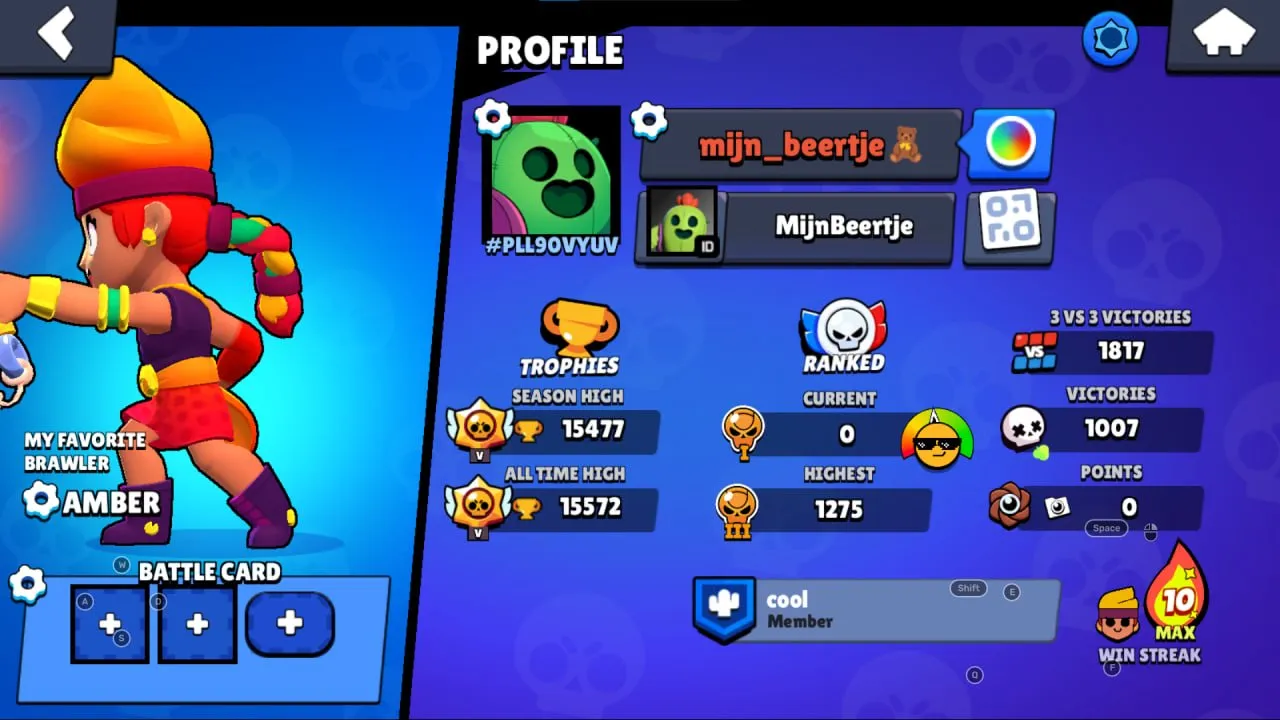Click the Points ranked emblem icon

(x=1012, y=507)
